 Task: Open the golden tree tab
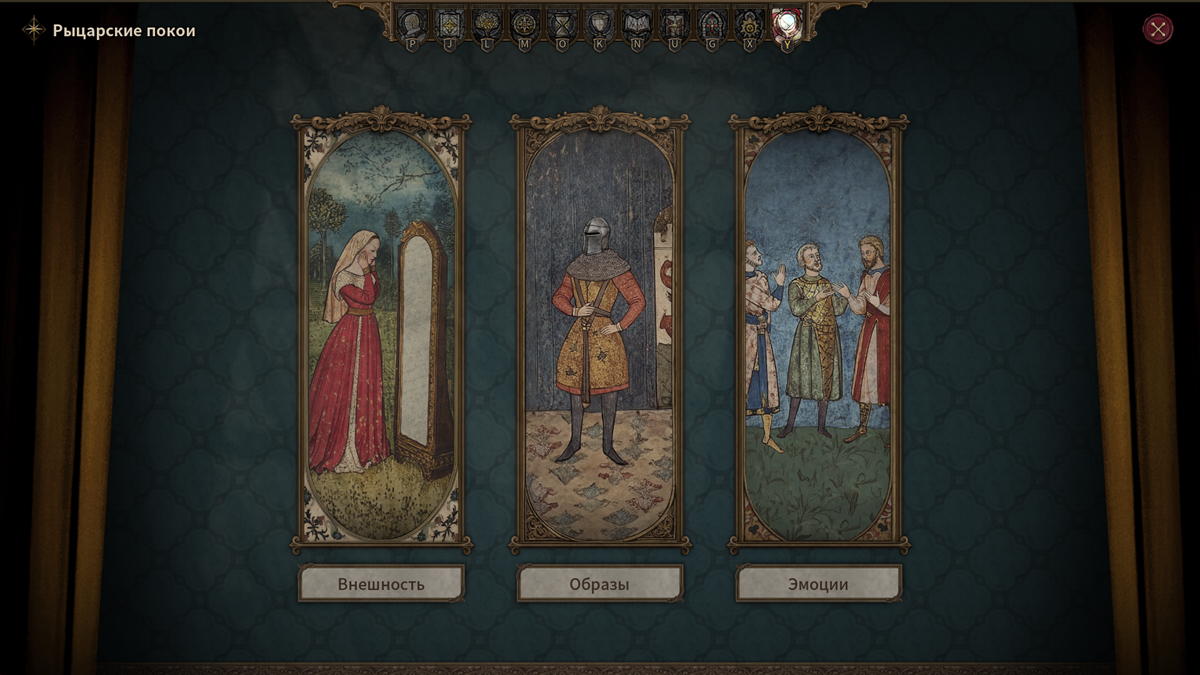tap(487, 23)
